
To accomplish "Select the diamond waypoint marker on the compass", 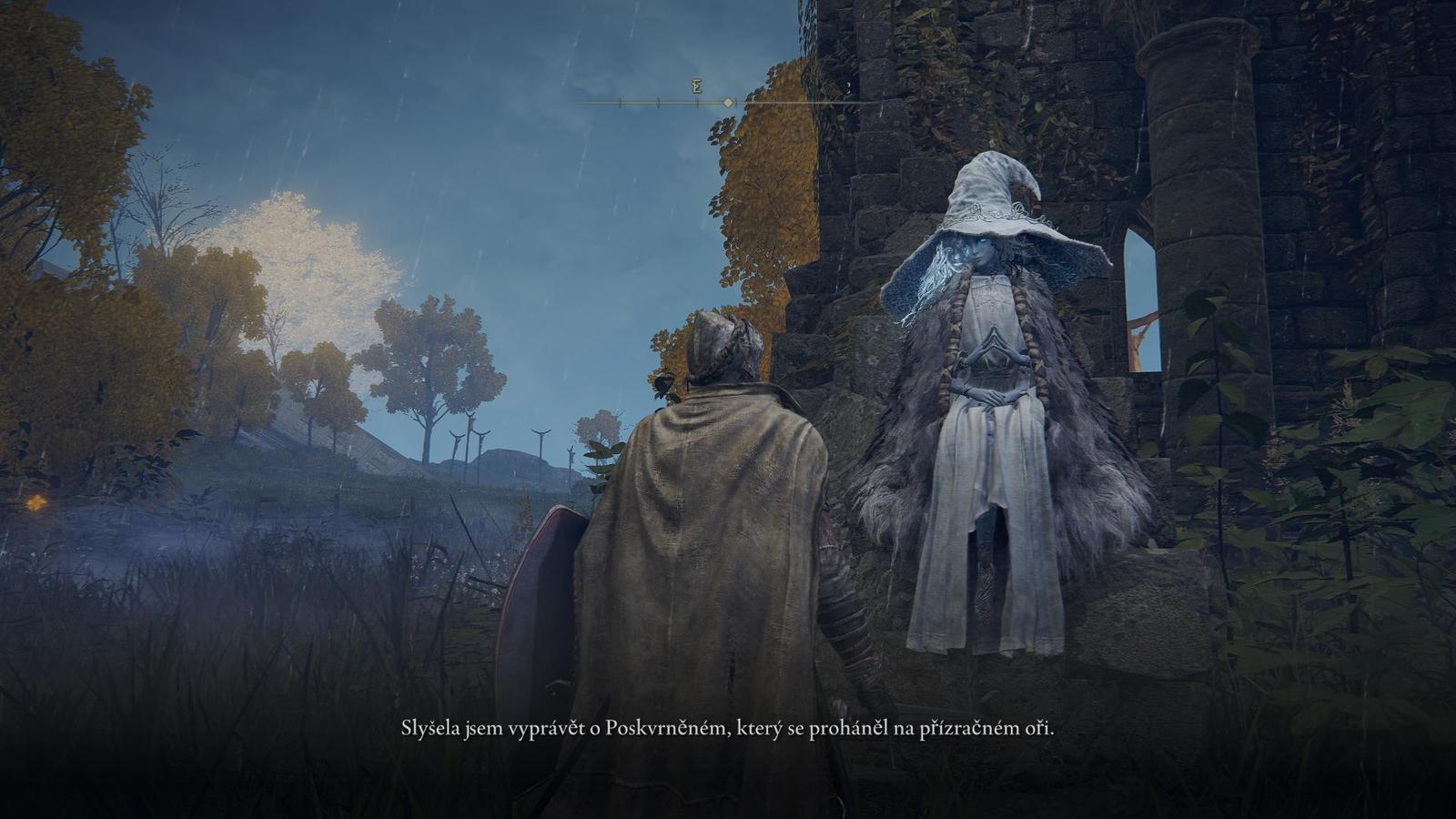I will coord(727,103).
